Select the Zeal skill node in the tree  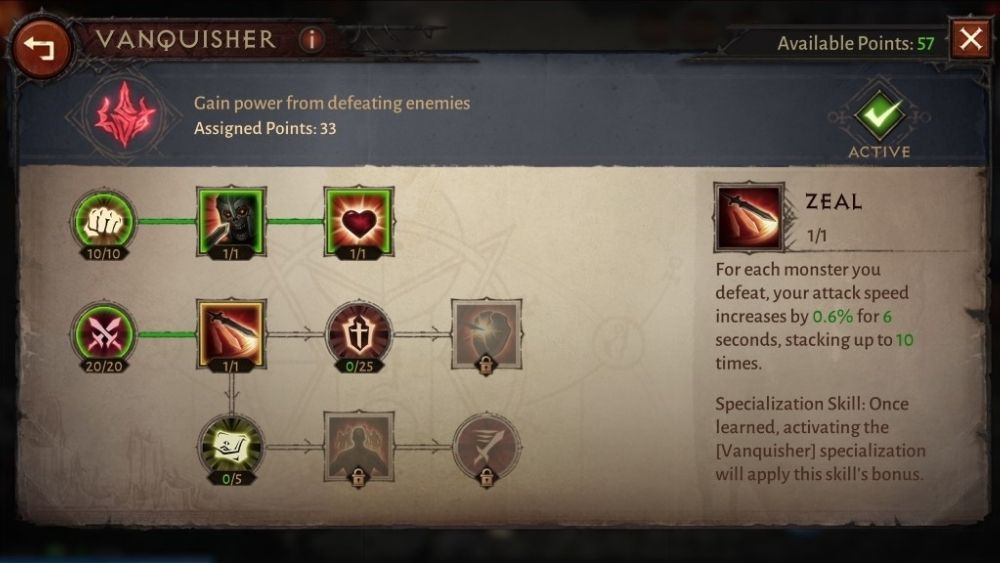(x=231, y=333)
